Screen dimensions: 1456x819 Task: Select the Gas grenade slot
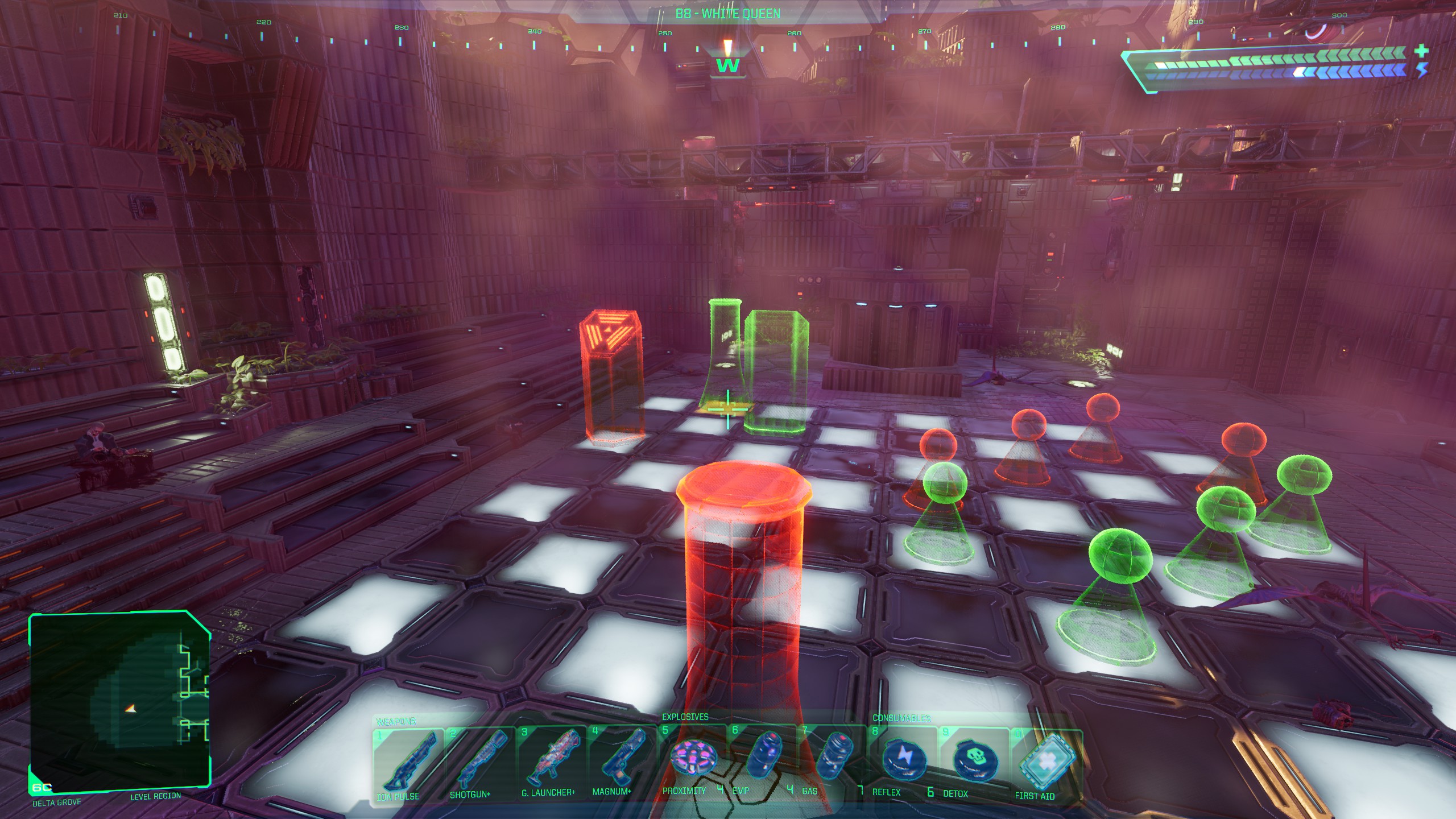tap(833, 759)
